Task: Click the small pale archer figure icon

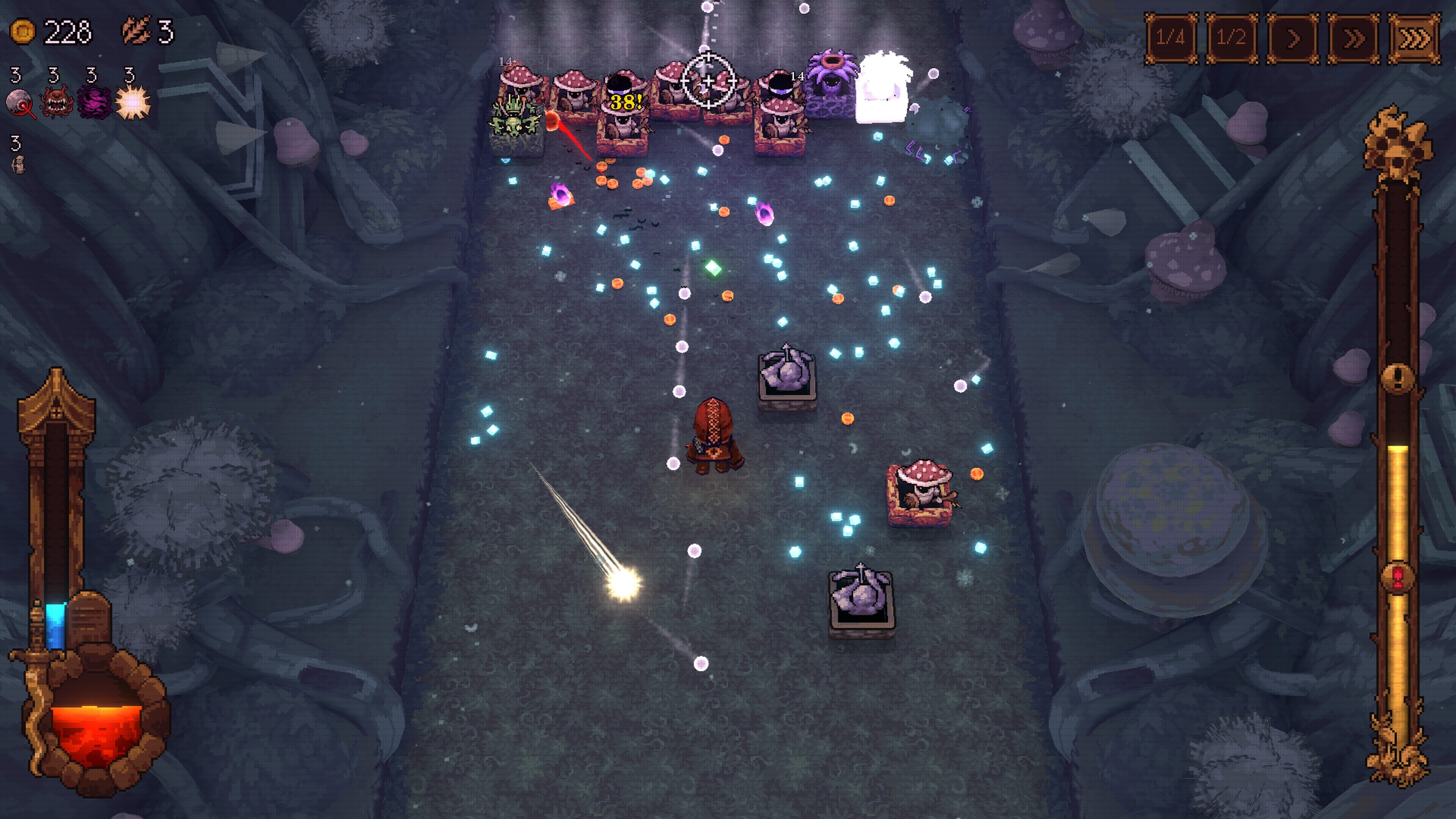Action: 19,165
